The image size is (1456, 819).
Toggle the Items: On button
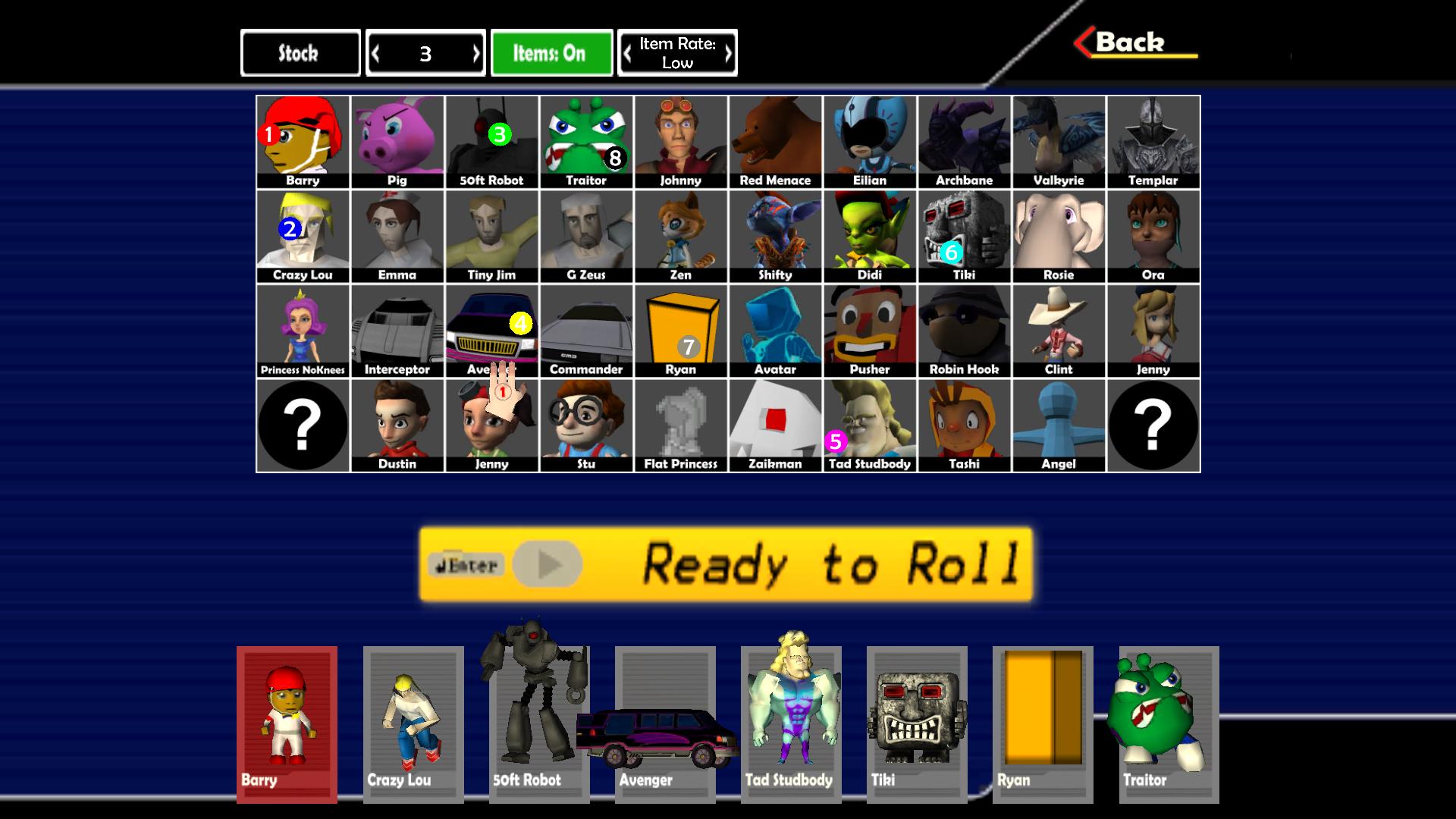pyautogui.click(x=551, y=53)
